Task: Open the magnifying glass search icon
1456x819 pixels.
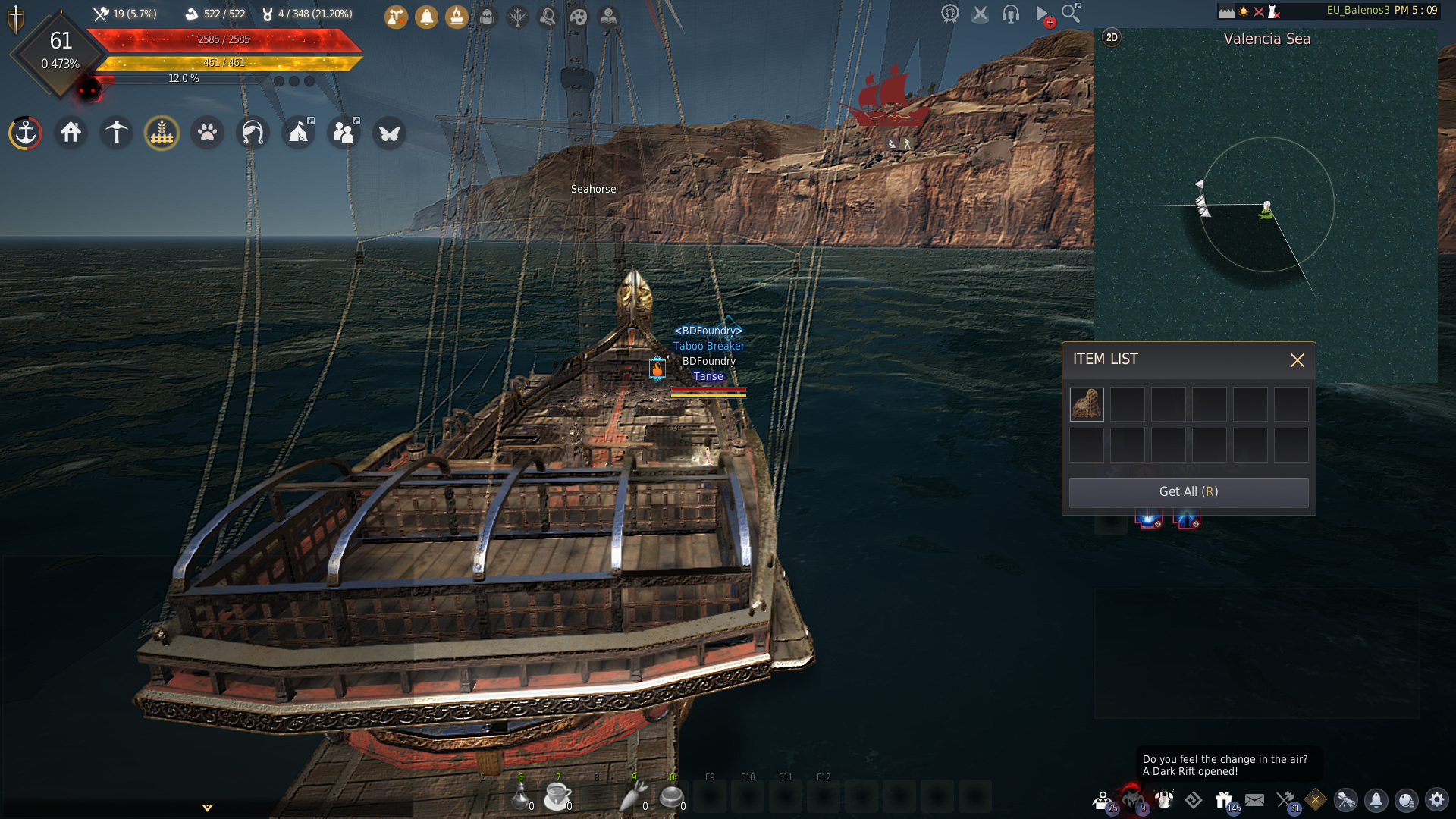Action: click(x=1071, y=14)
